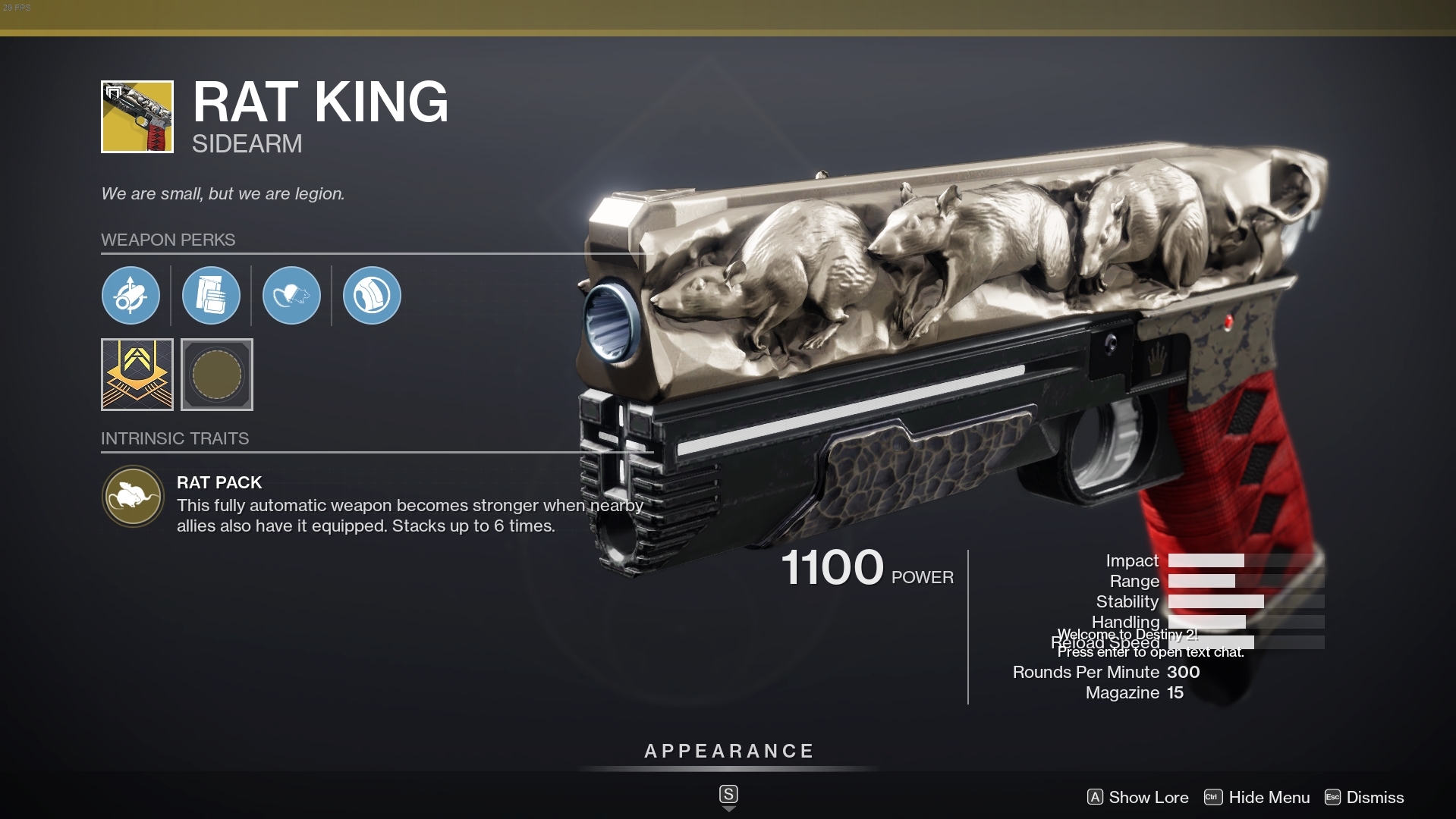Select the empty shader slot
The height and width of the screenshot is (819, 1456).
coord(217,375)
